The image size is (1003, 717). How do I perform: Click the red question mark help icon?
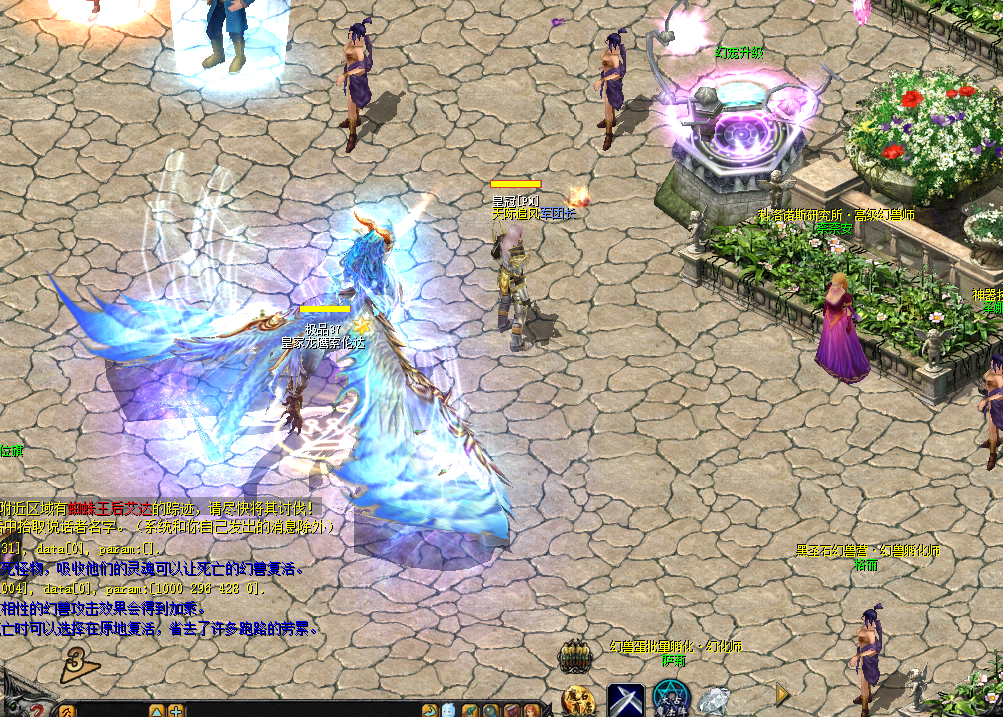[x=36, y=709]
